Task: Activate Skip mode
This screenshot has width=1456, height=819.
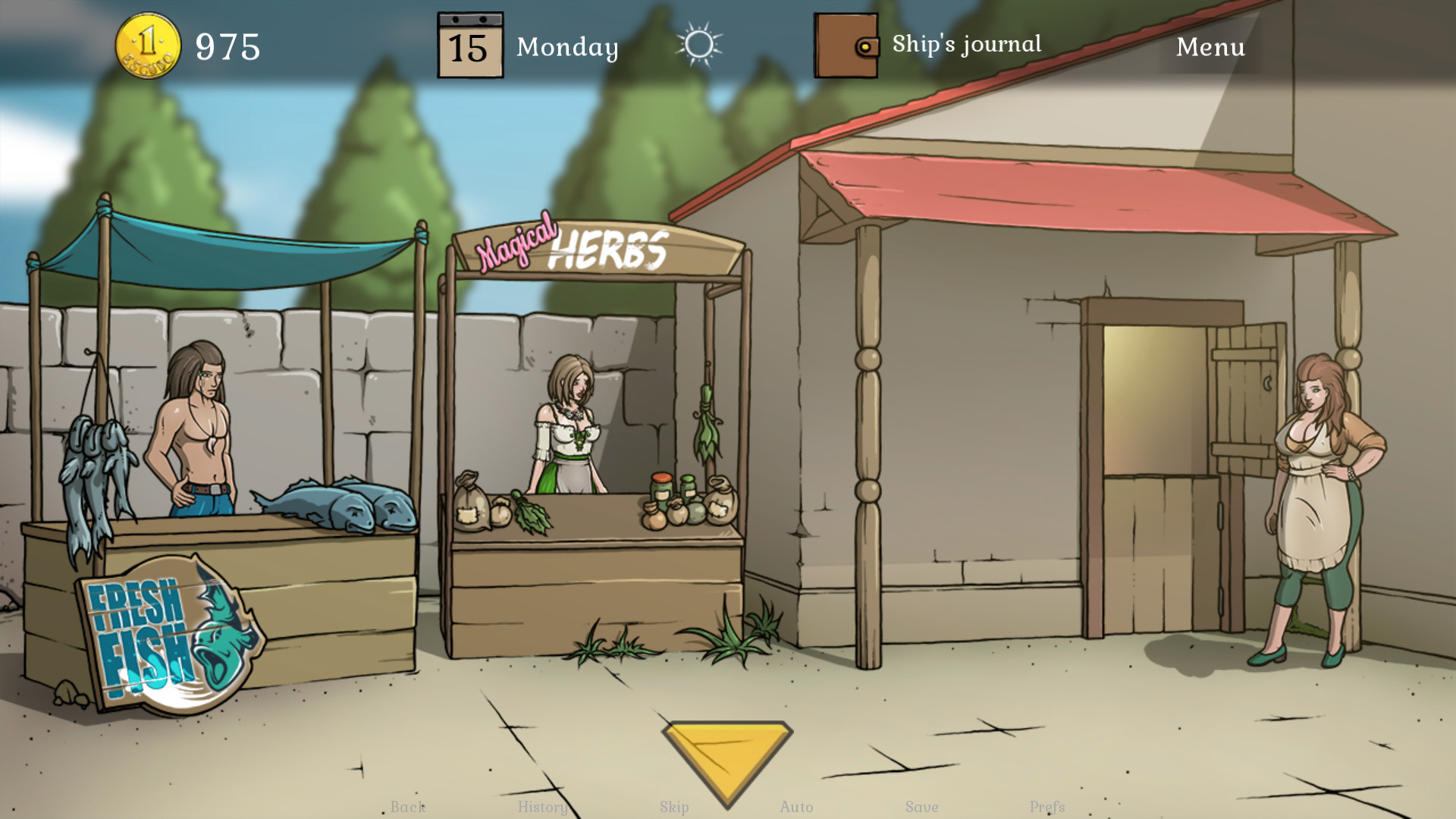Action: coord(674,807)
